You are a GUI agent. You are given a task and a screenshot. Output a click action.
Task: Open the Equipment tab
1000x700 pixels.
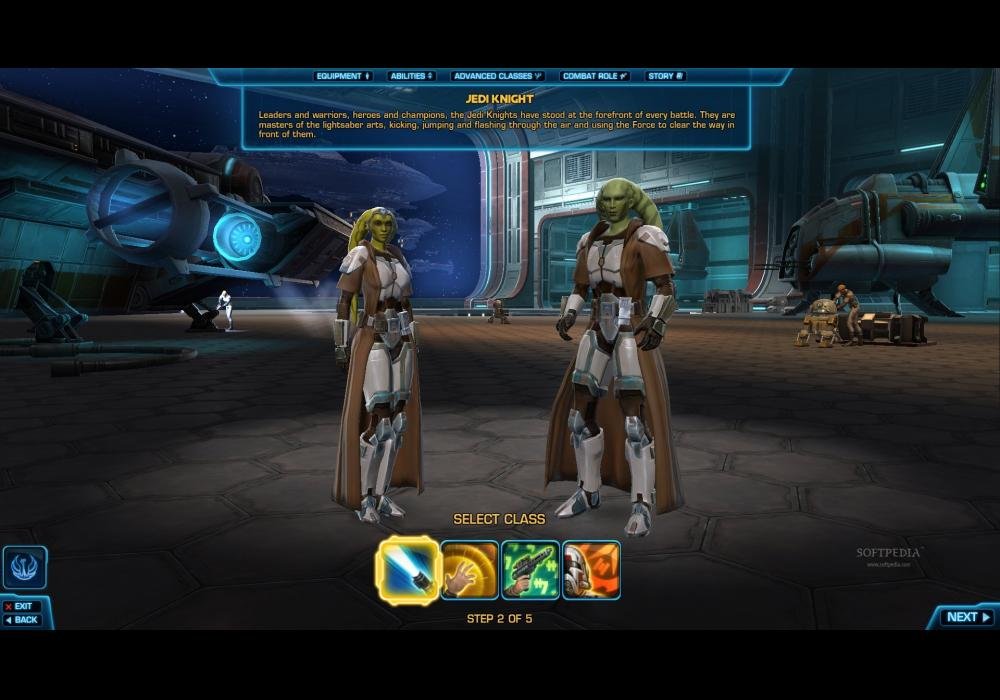pyautogui.click(x=343, y=76)
